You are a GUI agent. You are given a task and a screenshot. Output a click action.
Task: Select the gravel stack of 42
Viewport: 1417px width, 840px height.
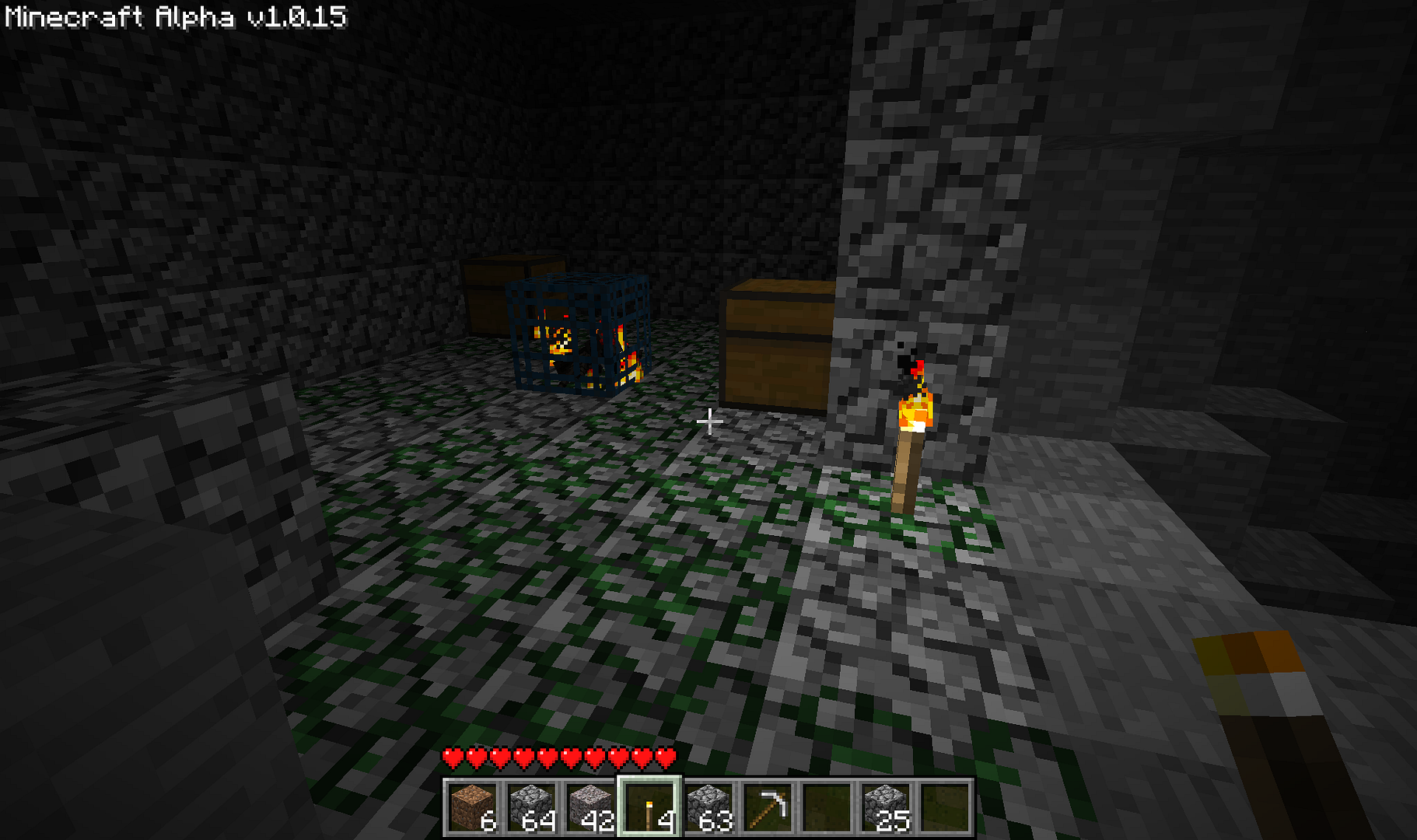[590, 807]
